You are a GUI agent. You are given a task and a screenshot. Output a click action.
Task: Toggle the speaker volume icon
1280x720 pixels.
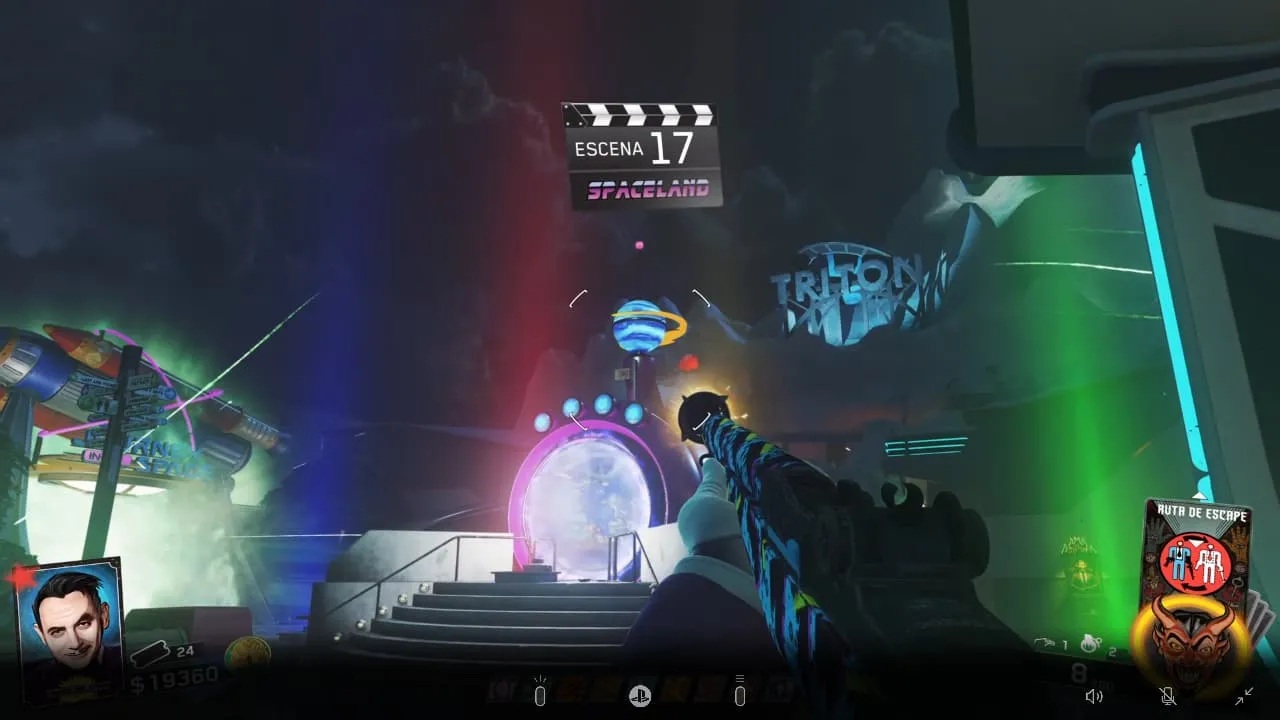click(1094, 696)
